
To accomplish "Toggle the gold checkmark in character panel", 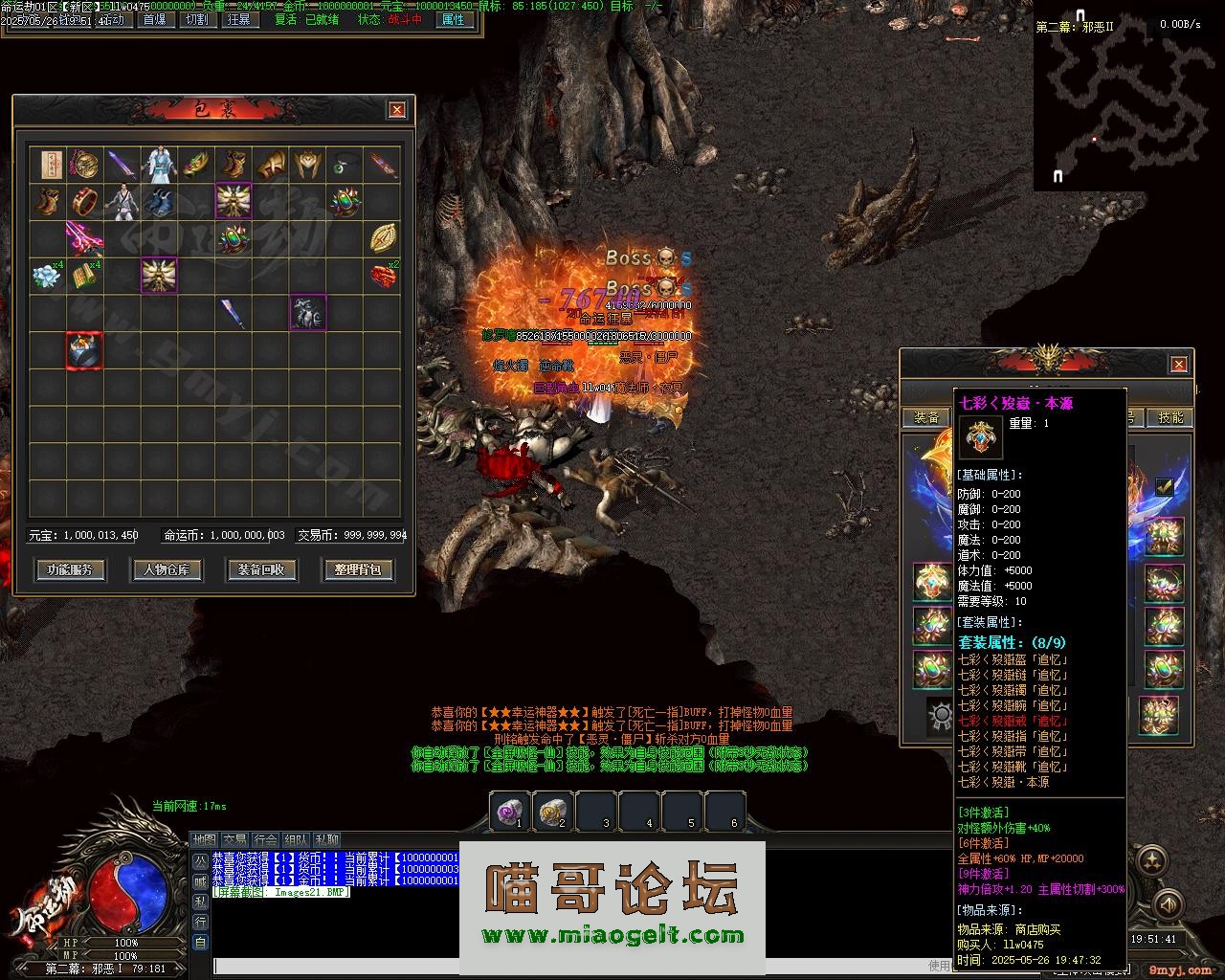I will tap(1164, 486).
